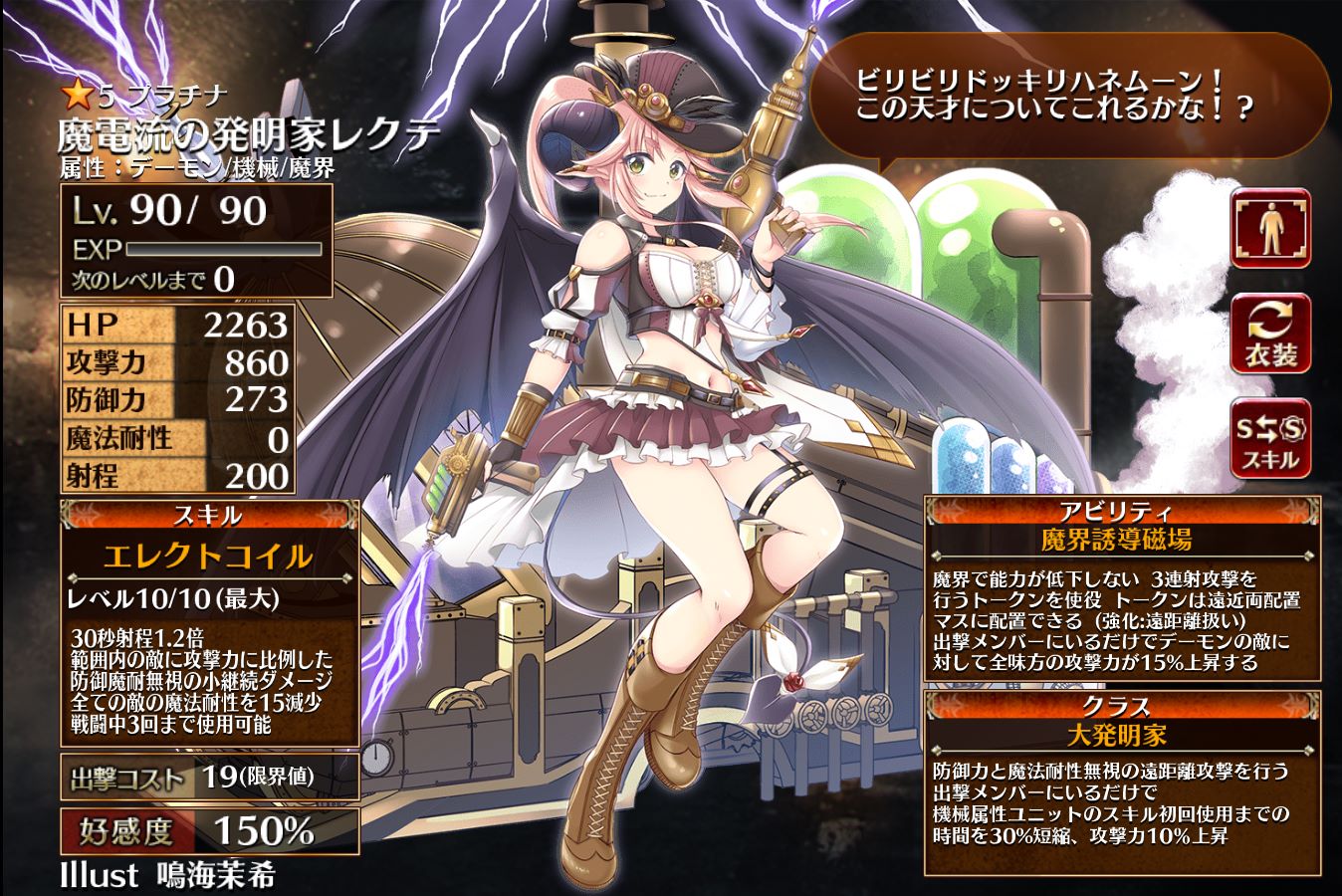Switch costume with the 衣装 button
Image resolution: width=1342 pixels, height=896 pixels.
coord(1270,334)
